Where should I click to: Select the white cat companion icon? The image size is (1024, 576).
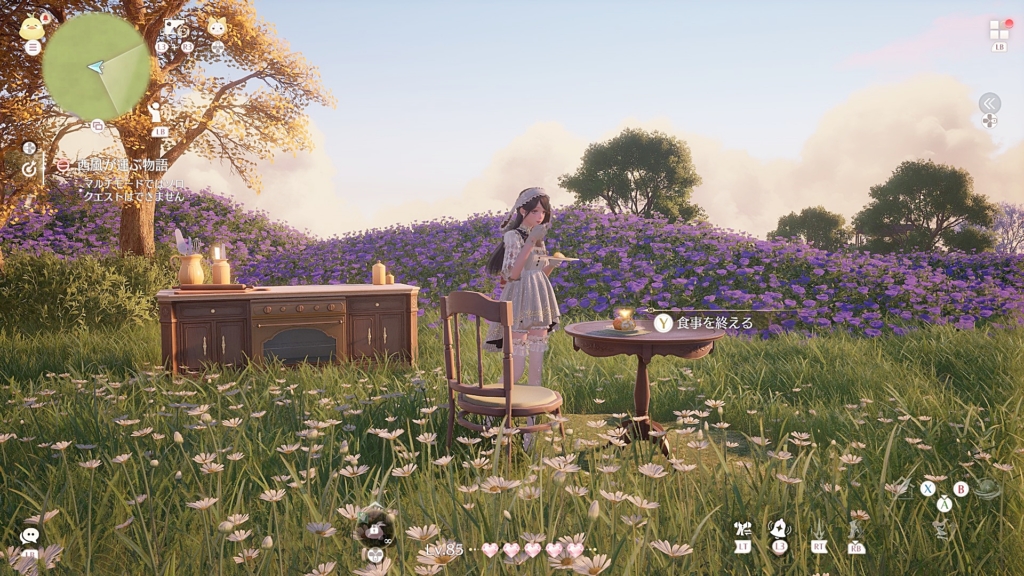point(217,27)
